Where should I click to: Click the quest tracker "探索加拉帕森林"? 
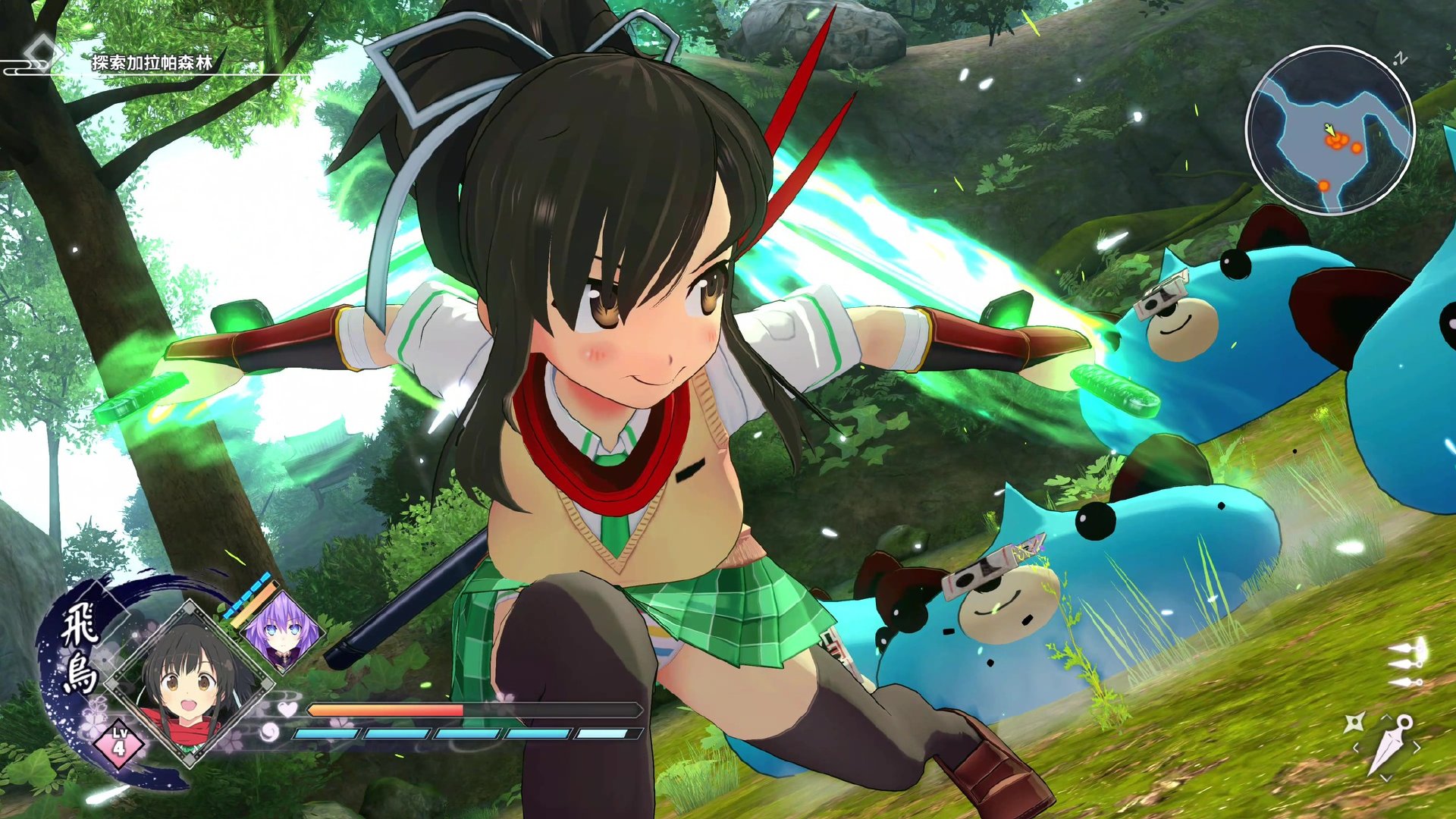click(x=152, y=63)
